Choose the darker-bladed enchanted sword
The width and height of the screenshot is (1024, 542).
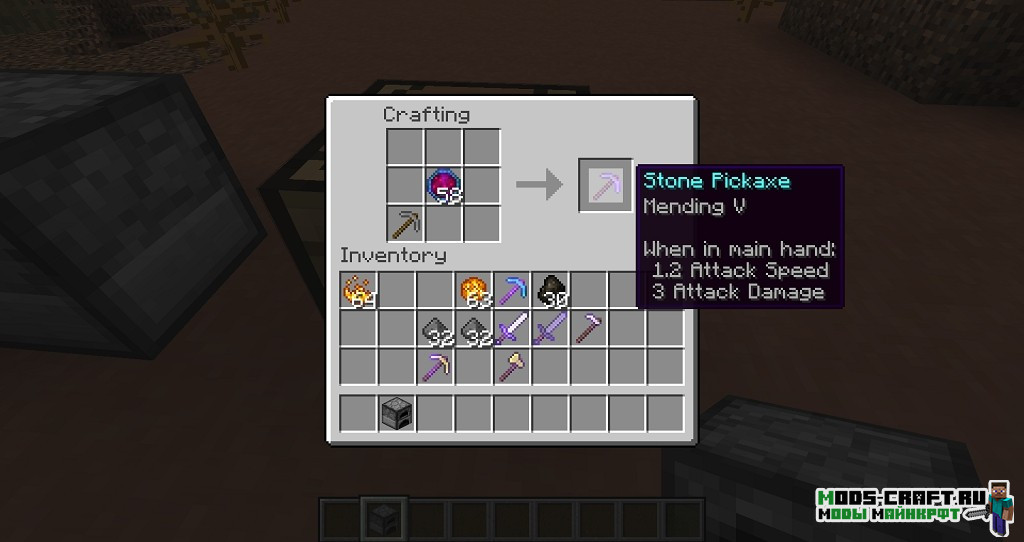(551, 329)
